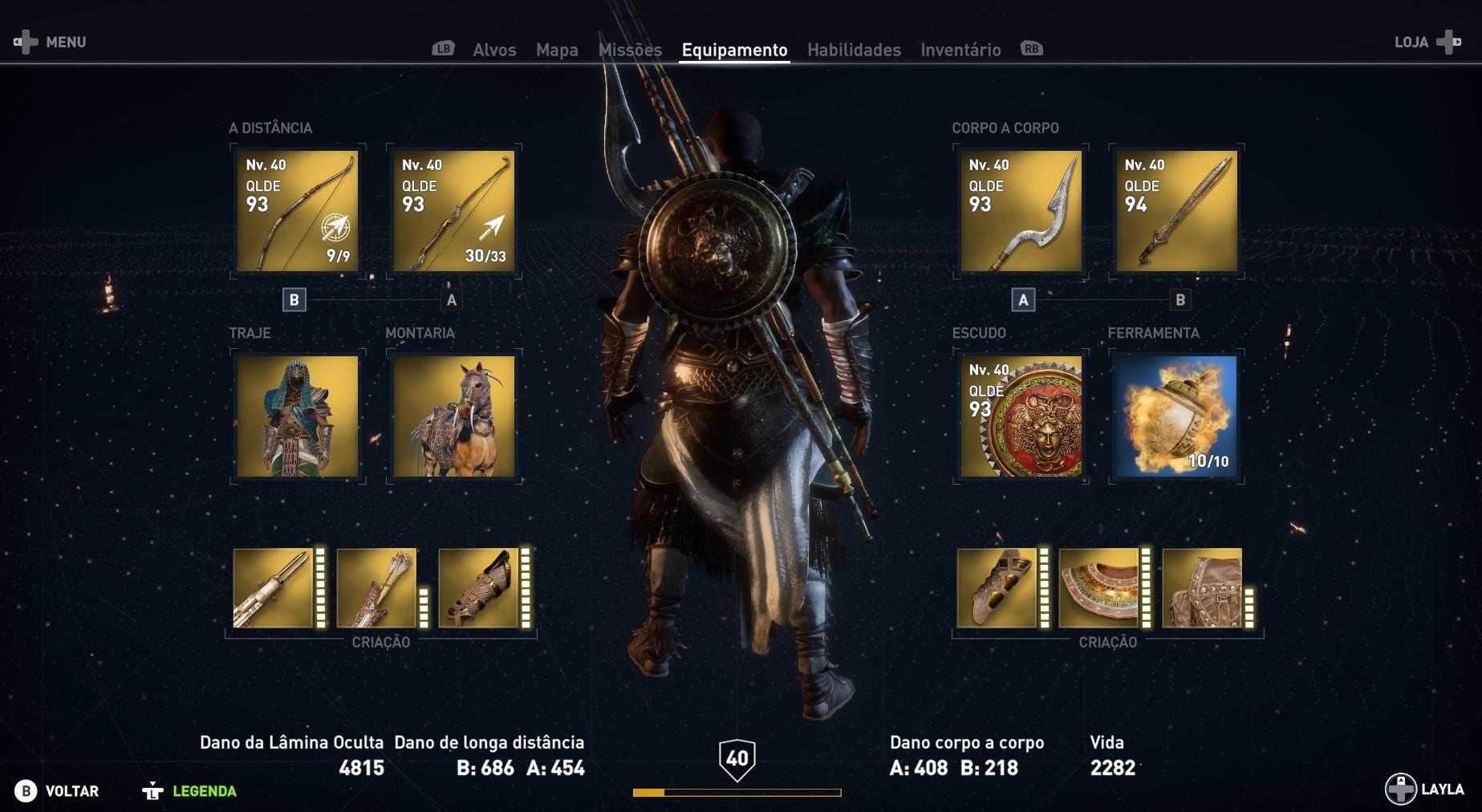Viewport: 1482px width, 812px height.
Task: Open the Escudo shield slot with Medusa shield
Action: click(1020, 416)
